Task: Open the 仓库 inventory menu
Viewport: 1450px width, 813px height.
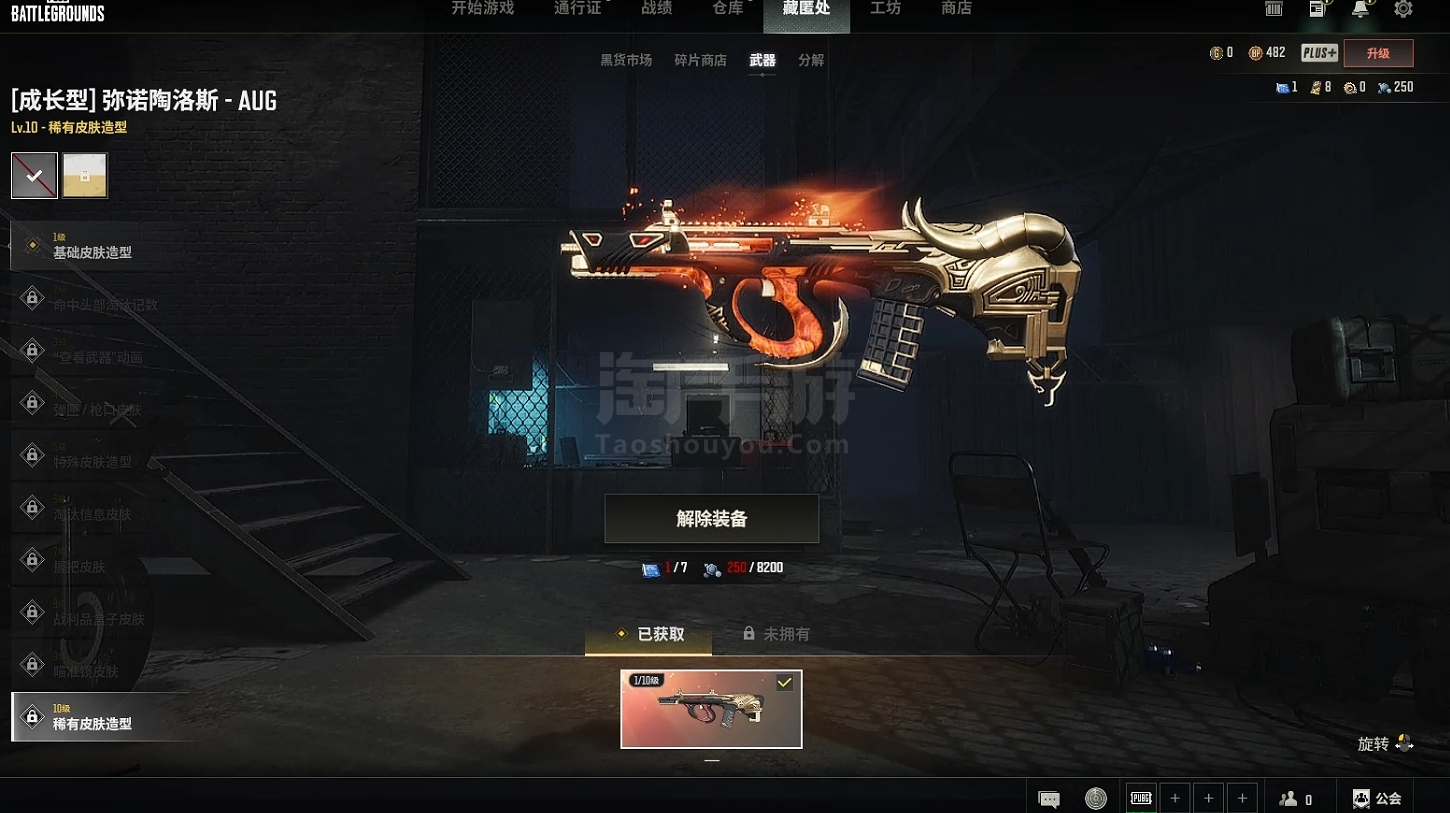Action: click(x=728, y=9)
